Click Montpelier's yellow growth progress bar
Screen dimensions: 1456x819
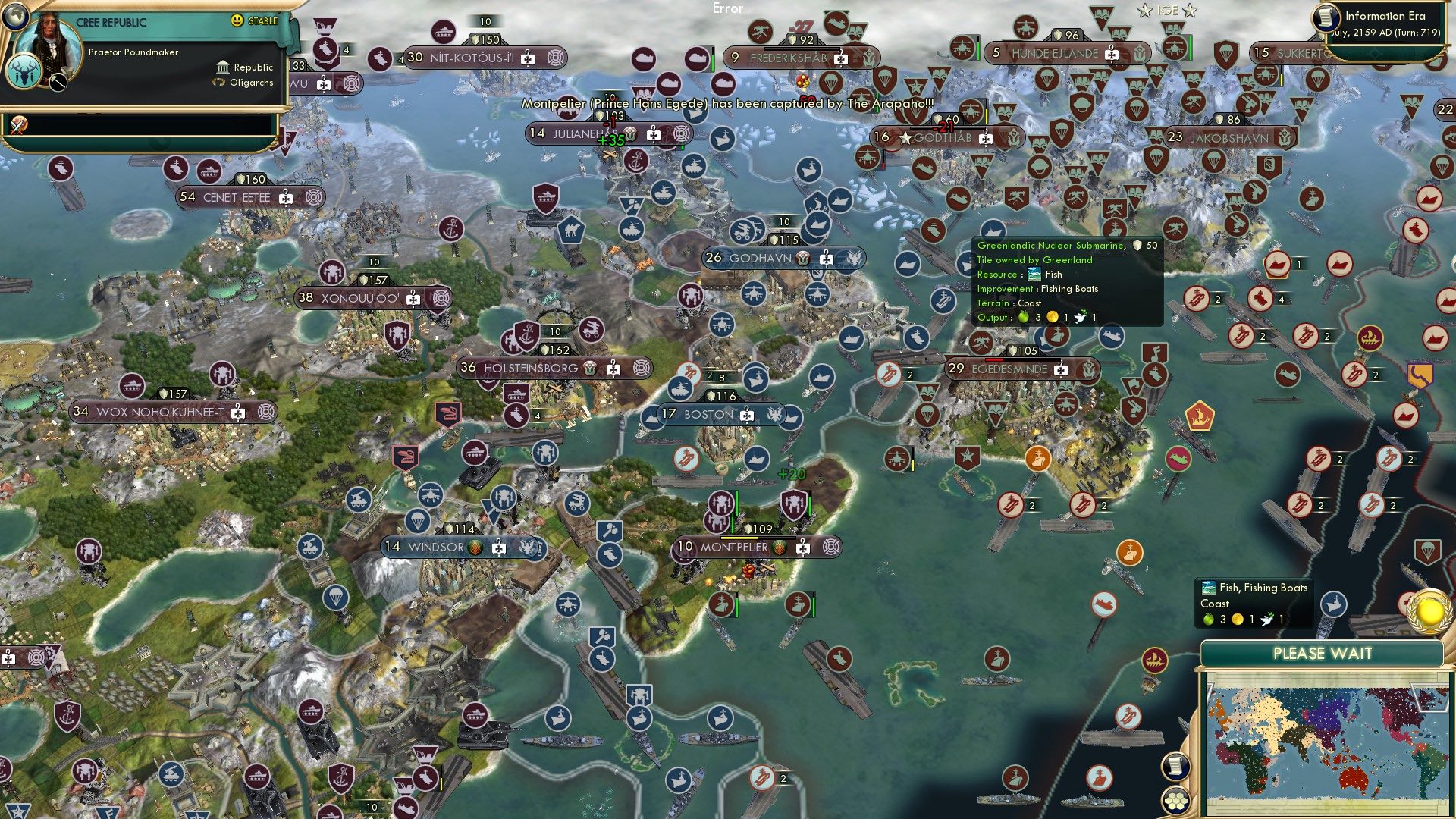pyautogui.click(x=739, y=538)
